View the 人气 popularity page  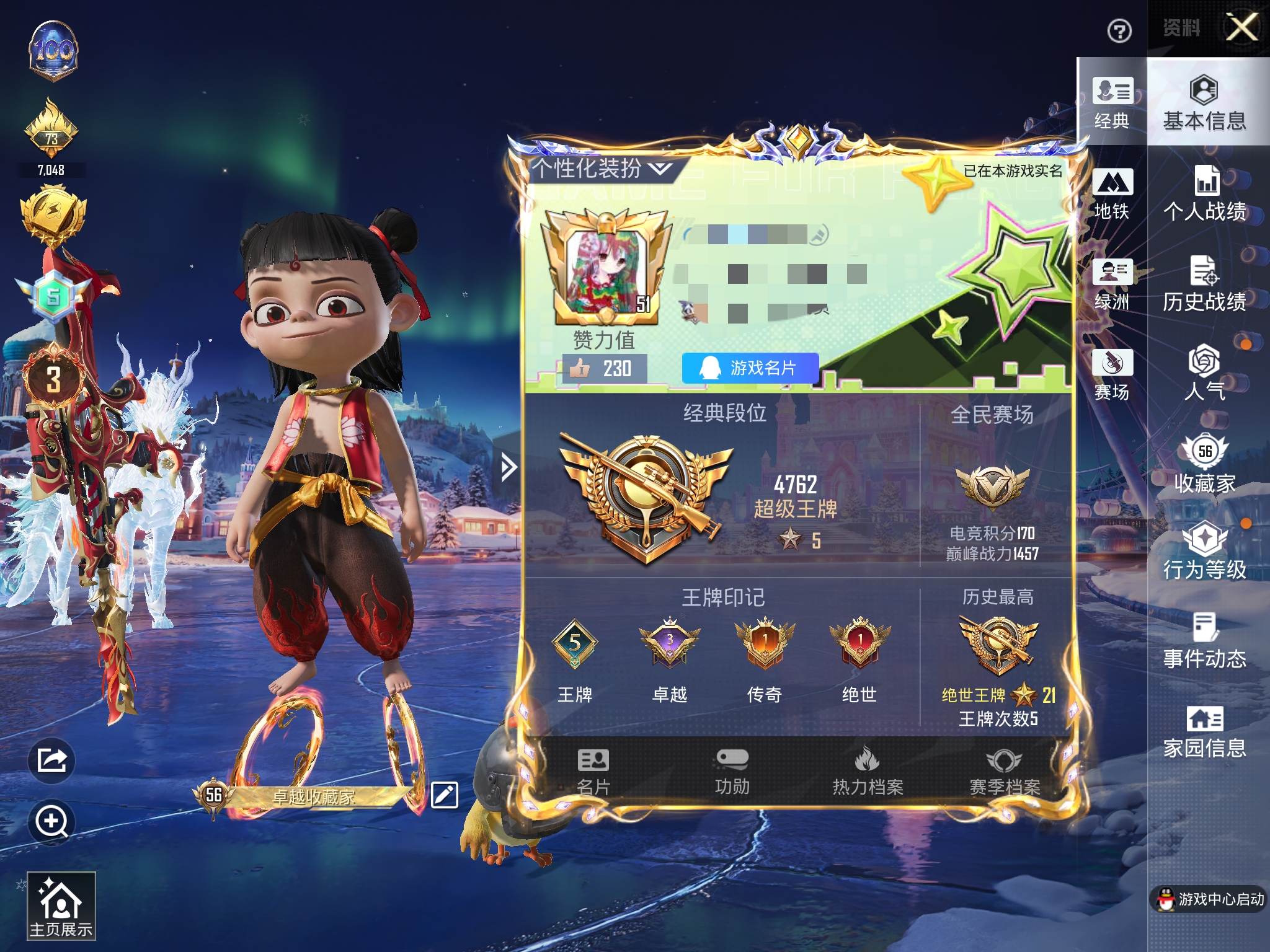(1204, 373)
